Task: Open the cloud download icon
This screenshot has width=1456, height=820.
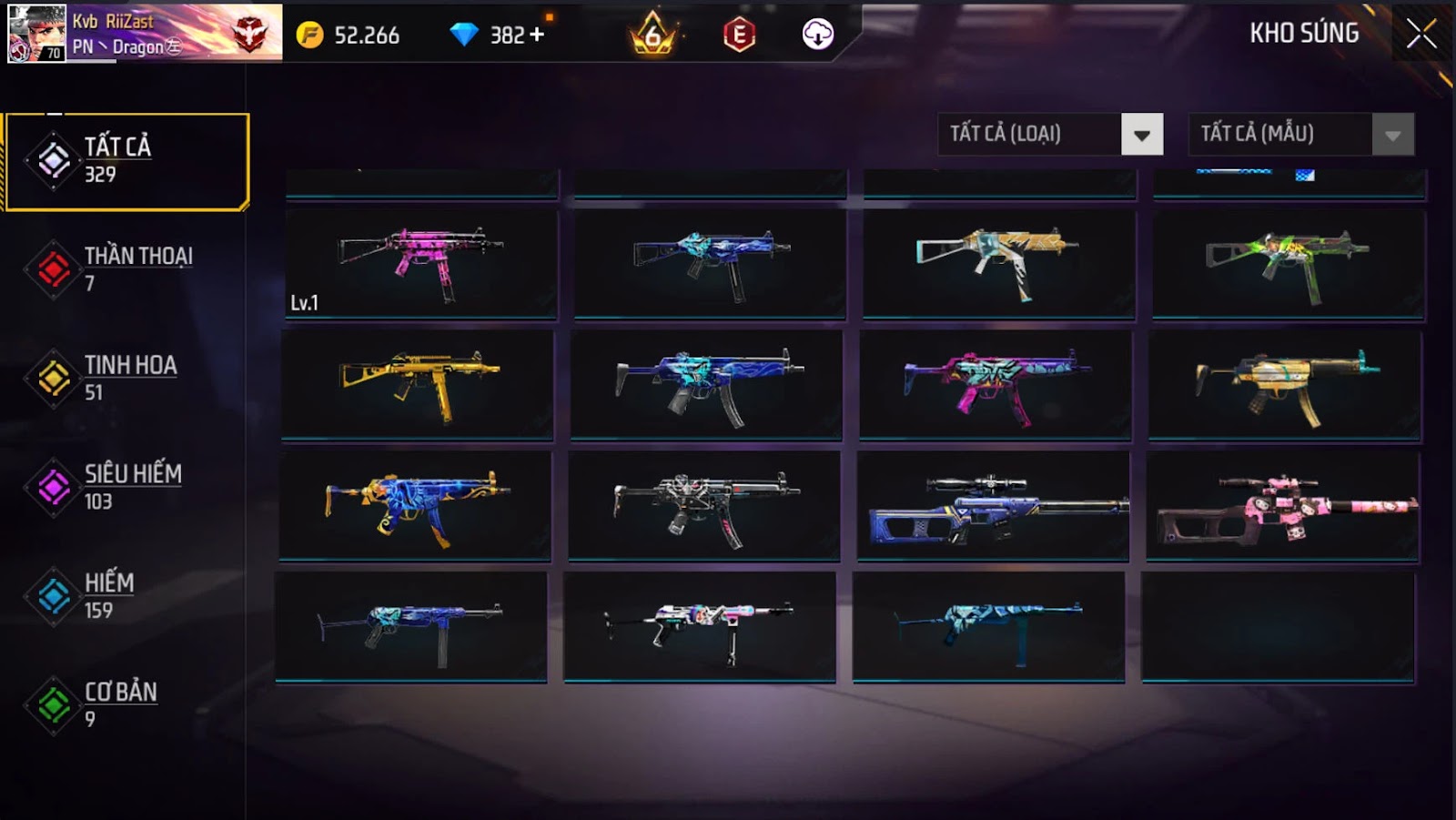Action: coord(817,35)
